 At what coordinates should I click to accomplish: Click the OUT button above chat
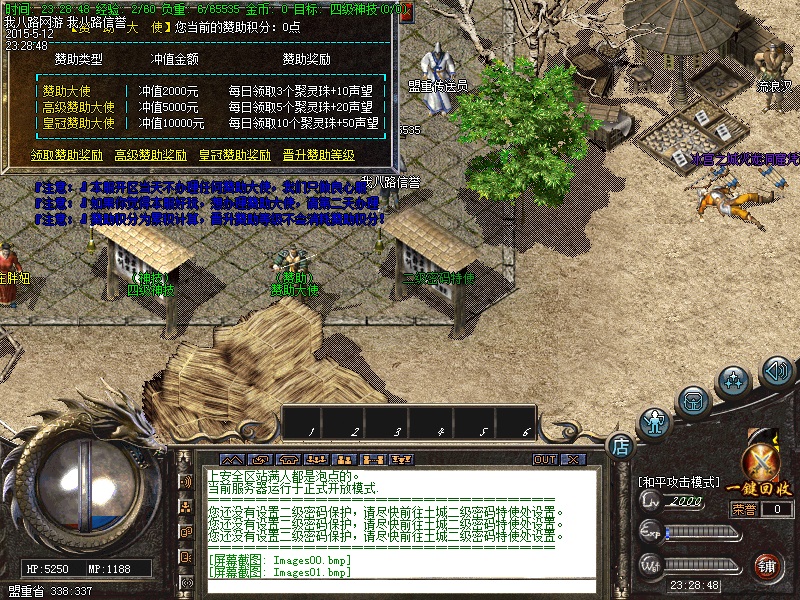point(545,460)
